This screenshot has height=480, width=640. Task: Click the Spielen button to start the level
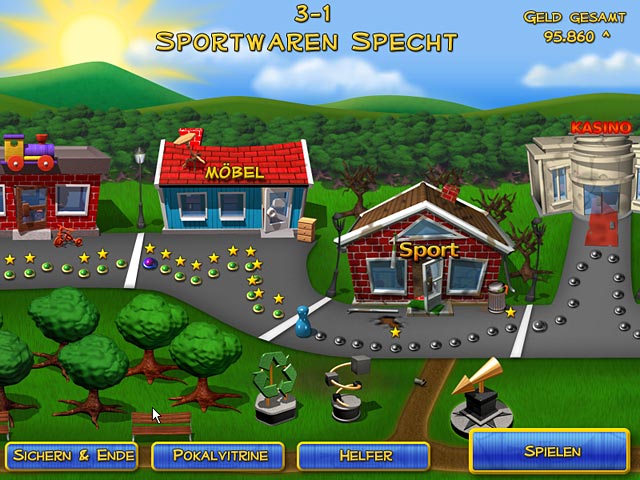point(550,452)
